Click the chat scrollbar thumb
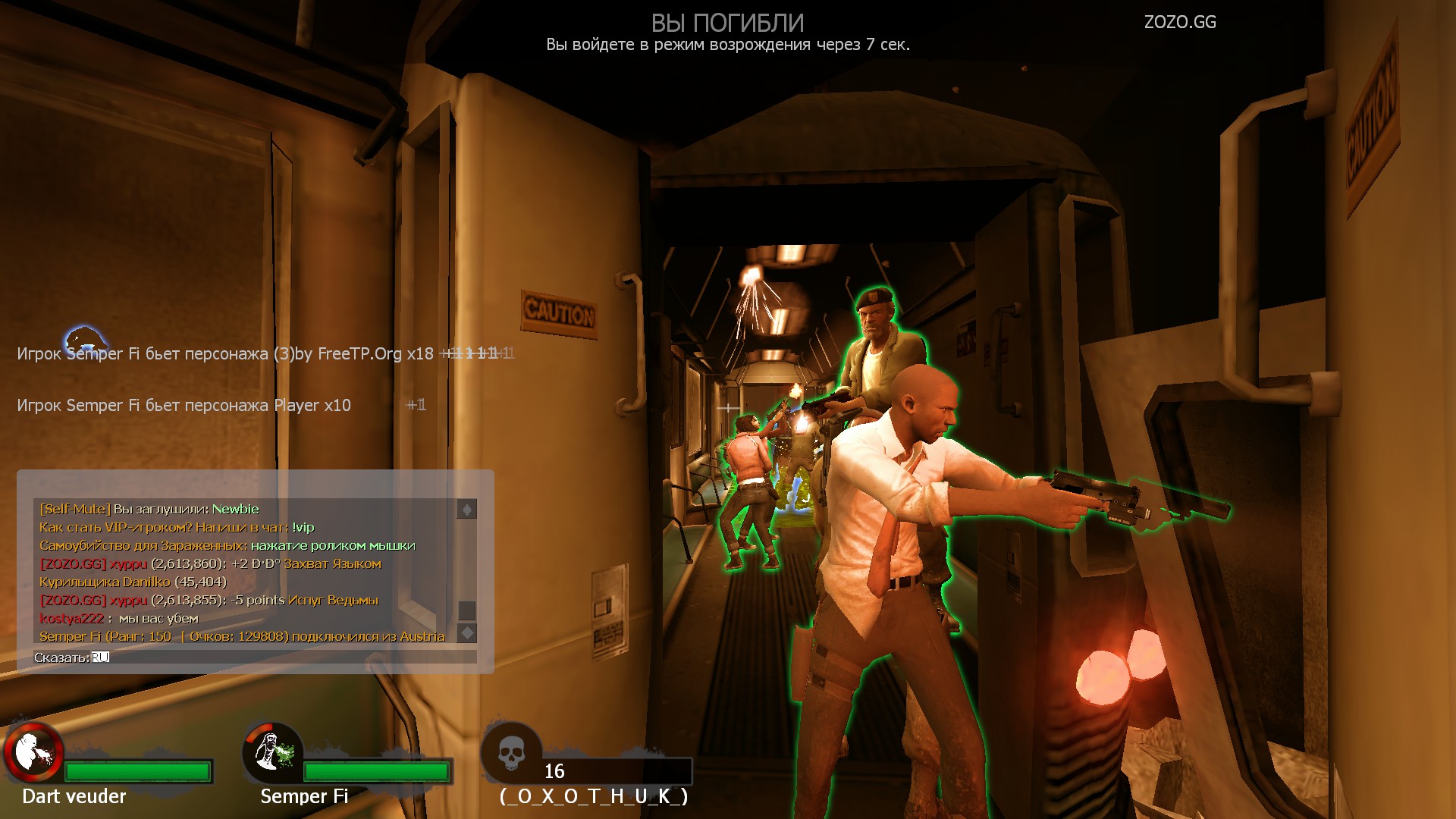Image resolution: width=1456 pixels, height=819 pixels. 467,610
